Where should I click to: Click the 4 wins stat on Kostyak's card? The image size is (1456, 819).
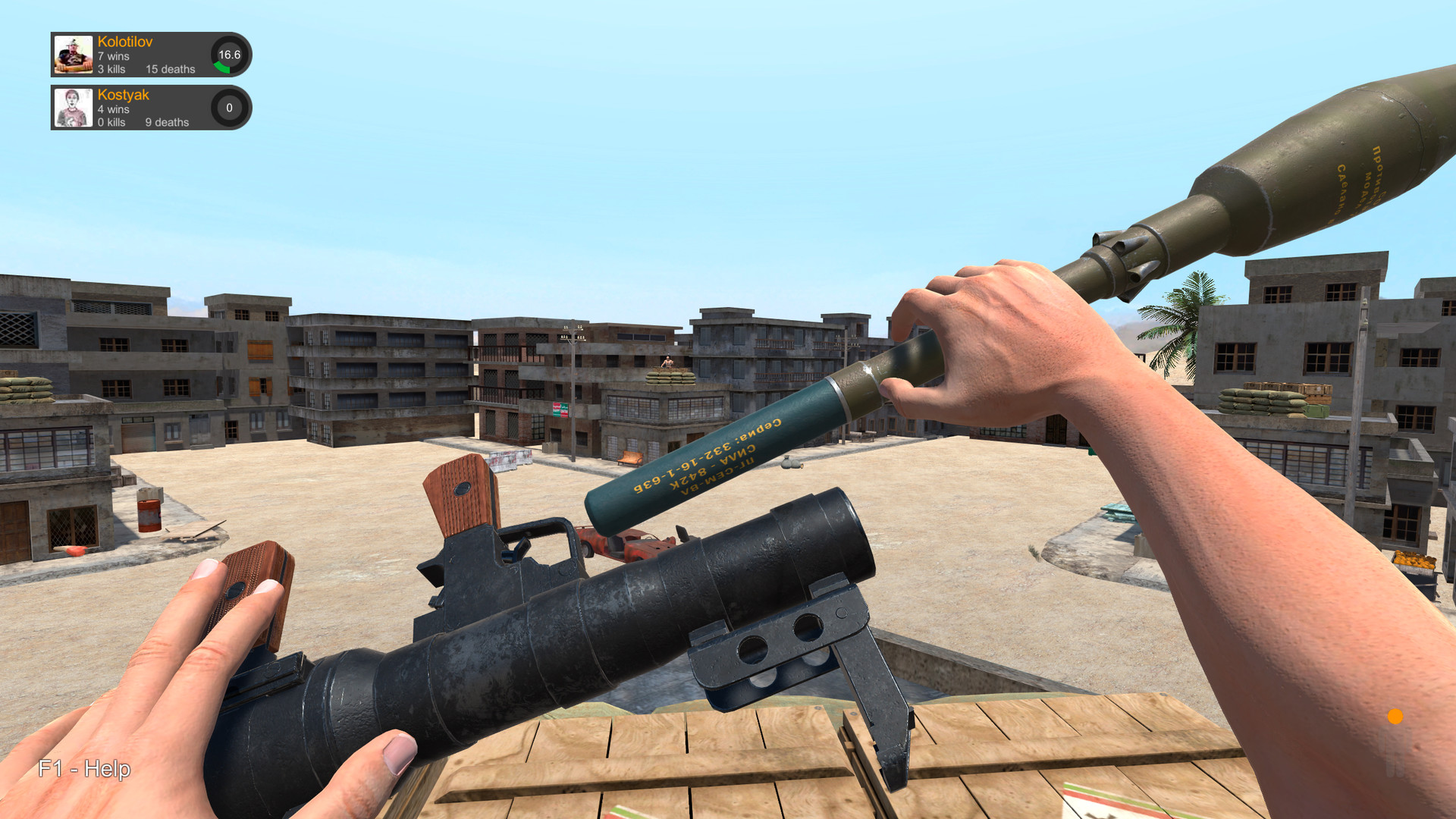[x=112, y=109]
